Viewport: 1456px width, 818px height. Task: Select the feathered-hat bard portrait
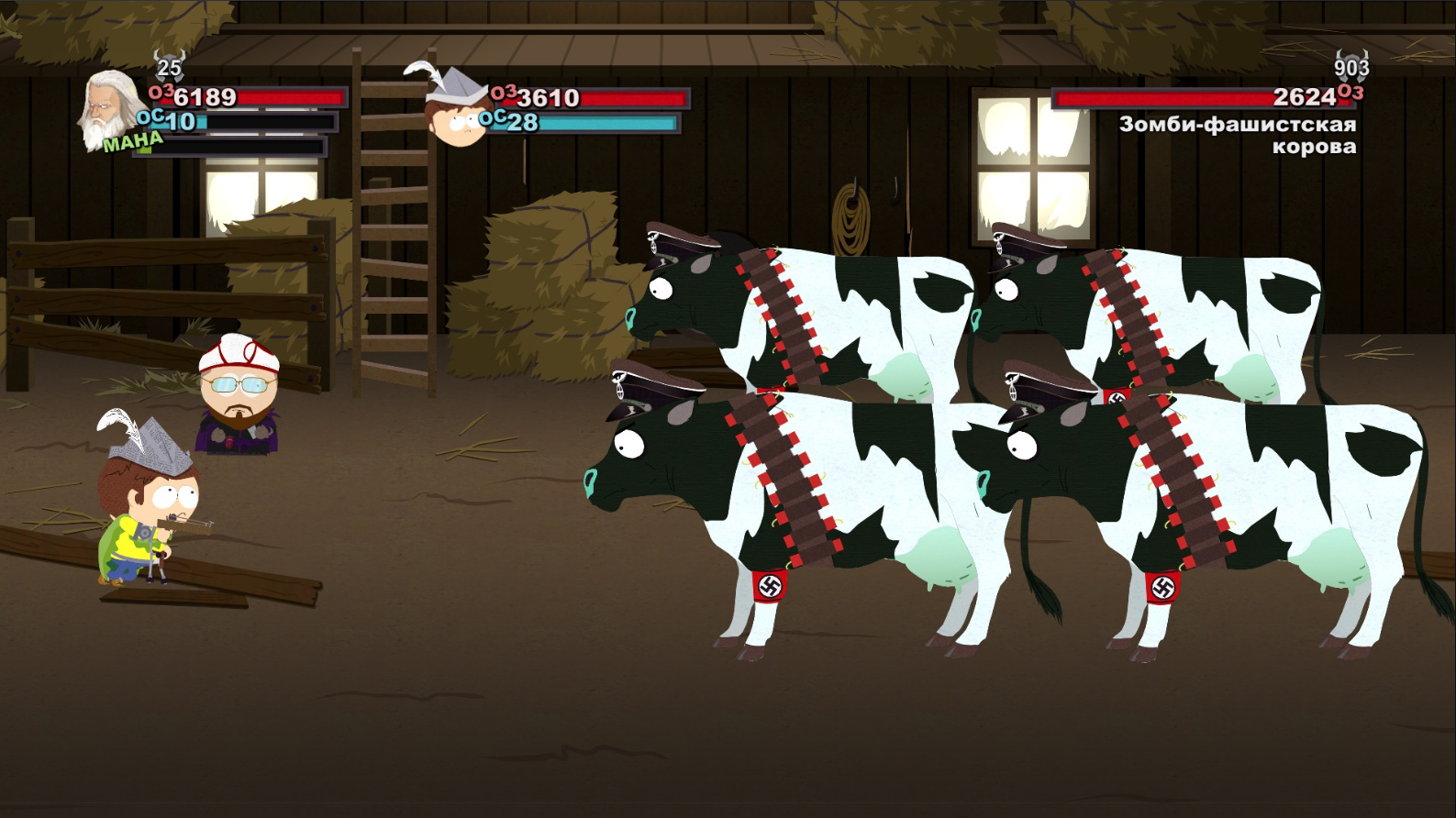click(x=456, y=107)
